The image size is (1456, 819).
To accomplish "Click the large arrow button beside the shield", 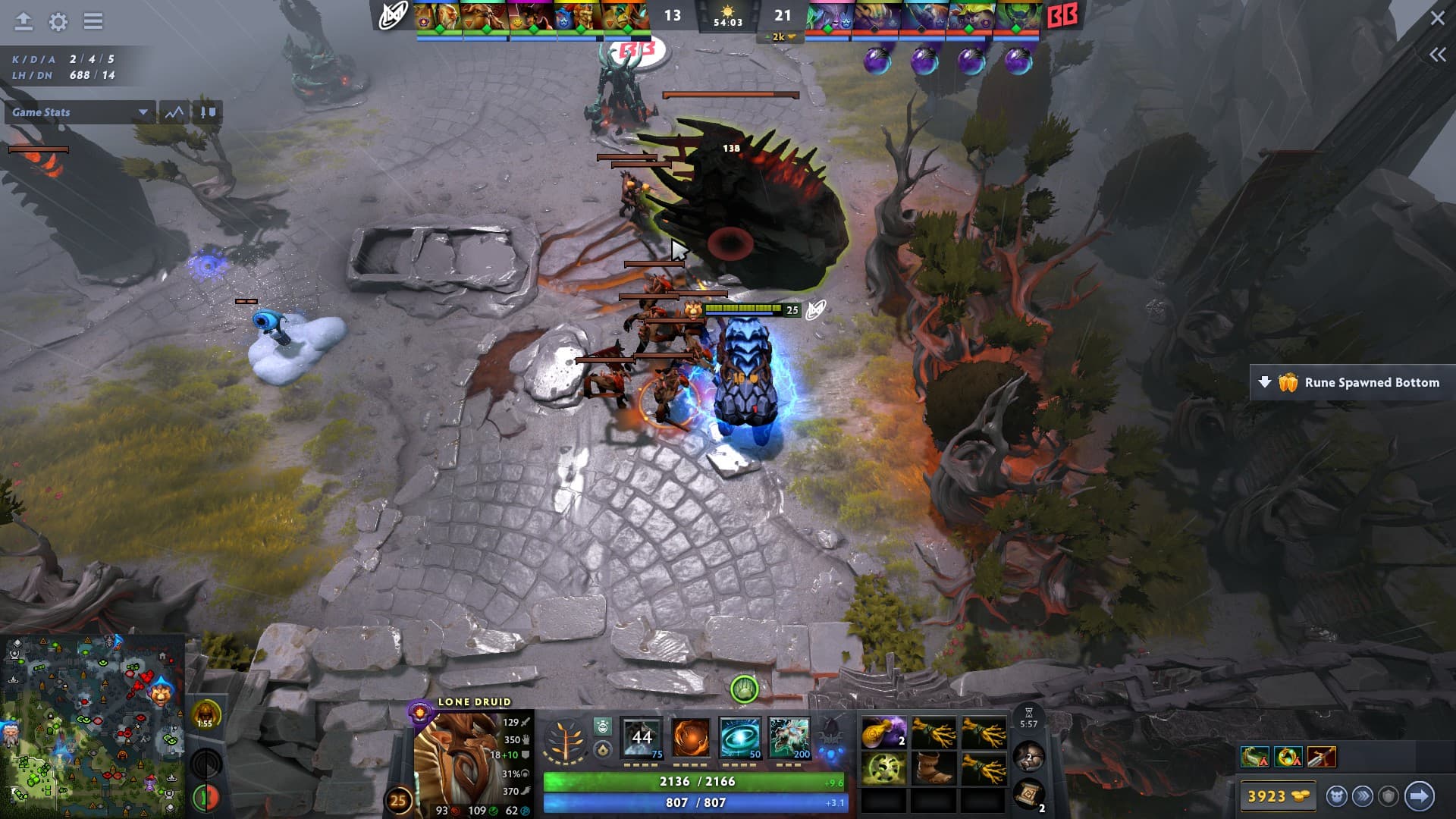I will click(1419, 796).
